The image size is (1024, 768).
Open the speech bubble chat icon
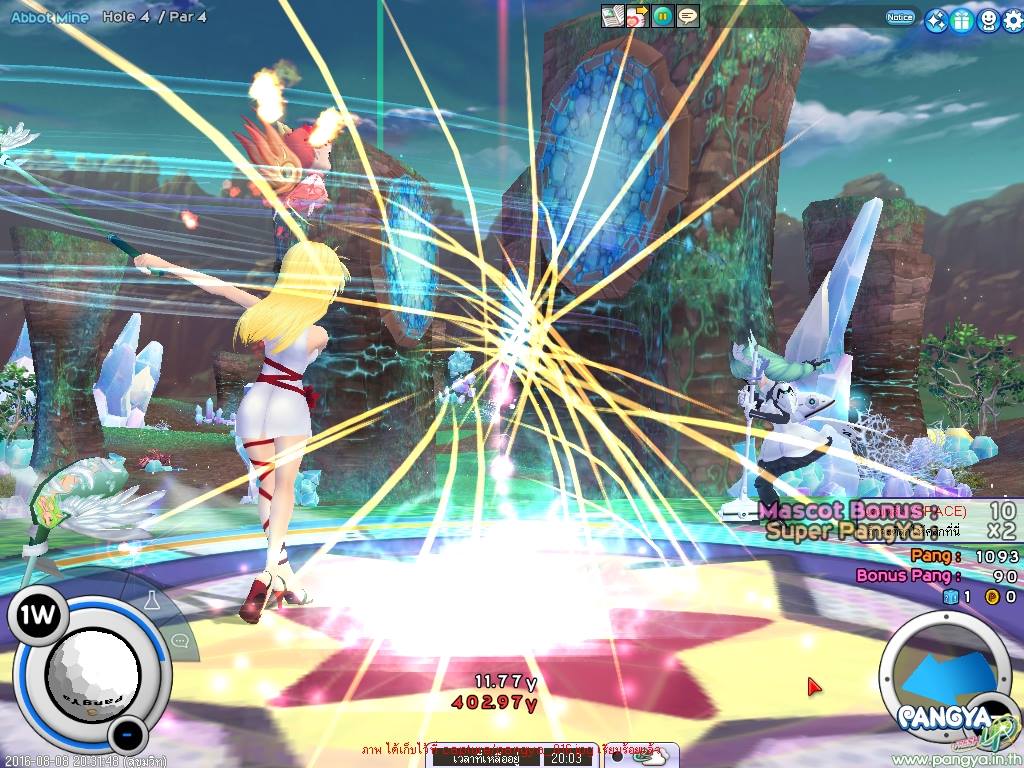pyautogui.click(x=688, y=15)
